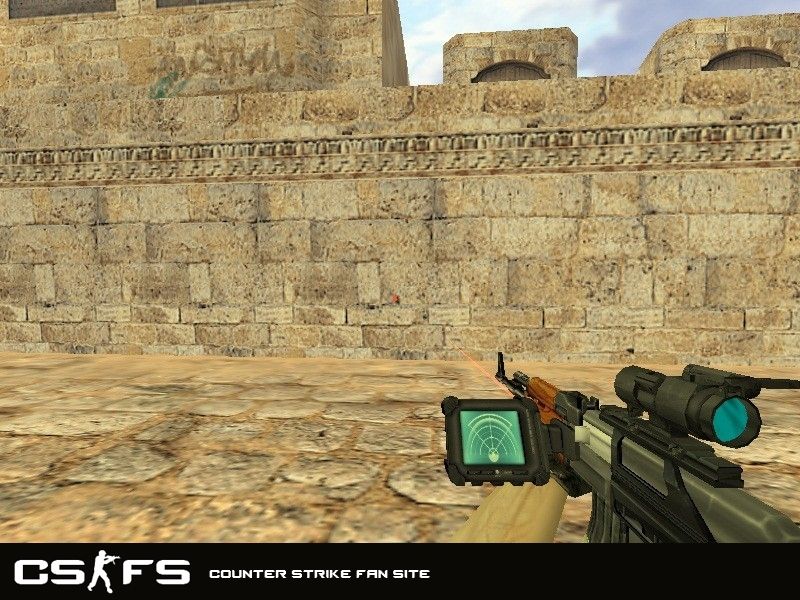This screenshot has height=600, width=800.
Task: Click the Counter Strike Fan Site text
Action: (319, 574)
